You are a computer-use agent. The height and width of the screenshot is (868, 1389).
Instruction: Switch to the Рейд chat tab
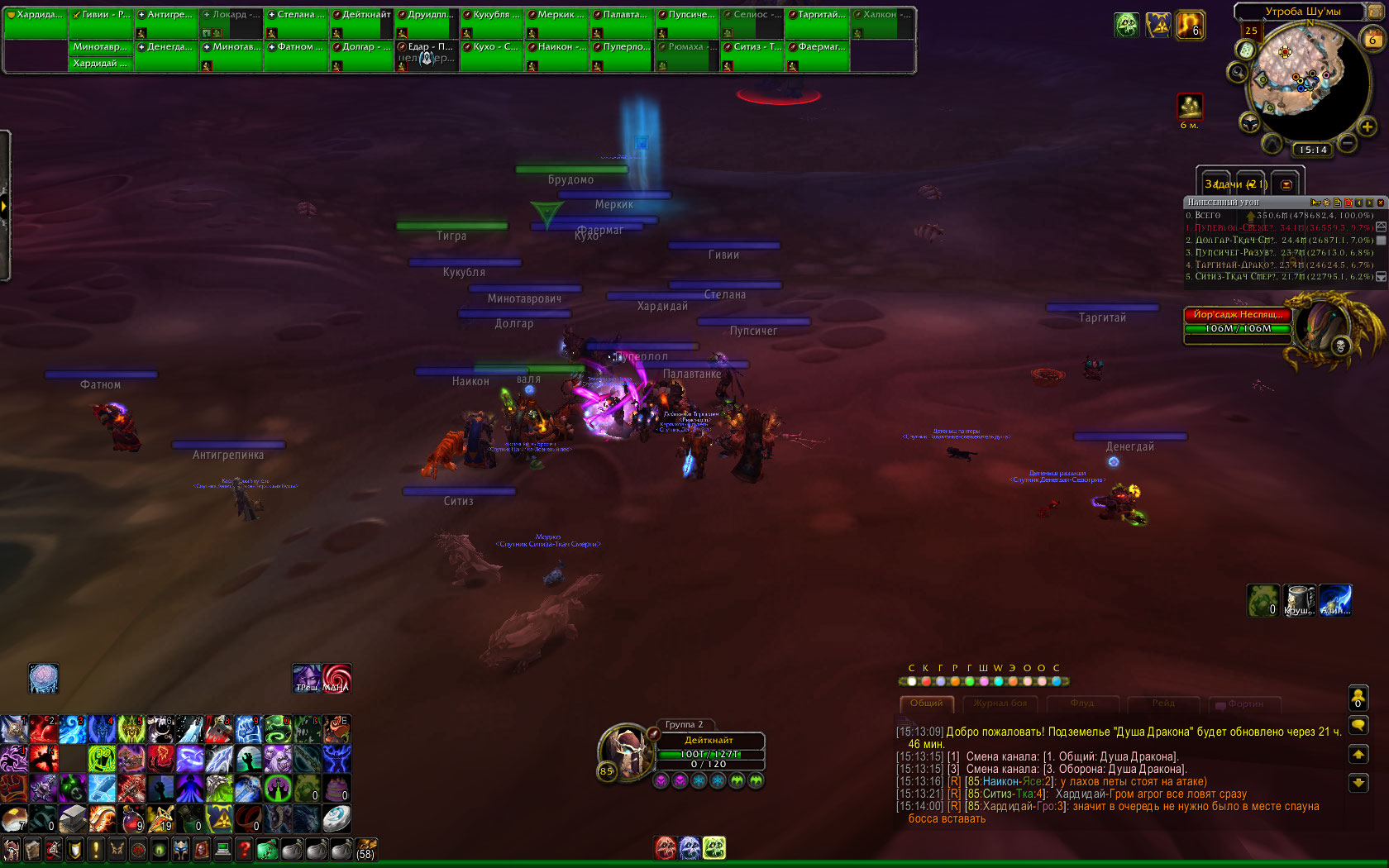click(1163, 703)
